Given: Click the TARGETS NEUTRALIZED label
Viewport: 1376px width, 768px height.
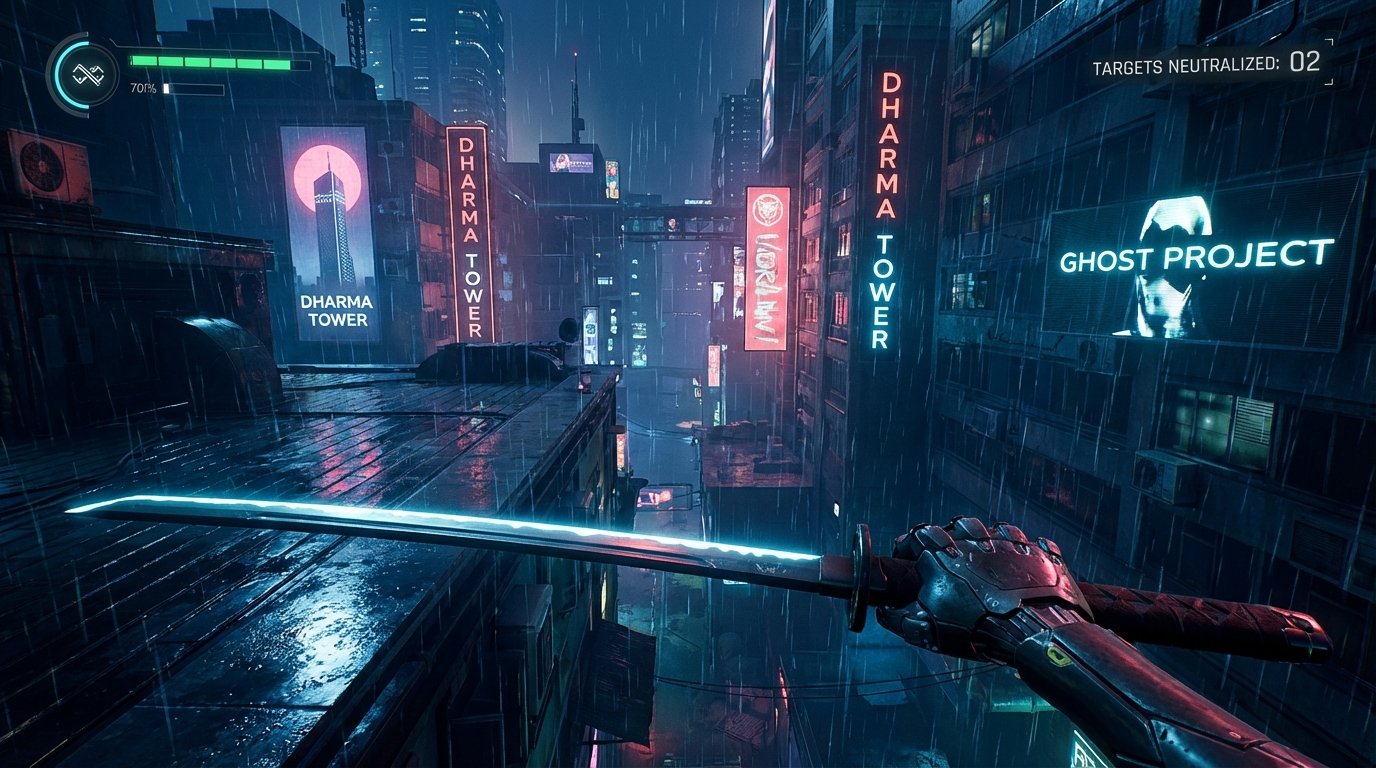Looking at the screenshot, I should pyautogui.click(x=1185, y=62).
